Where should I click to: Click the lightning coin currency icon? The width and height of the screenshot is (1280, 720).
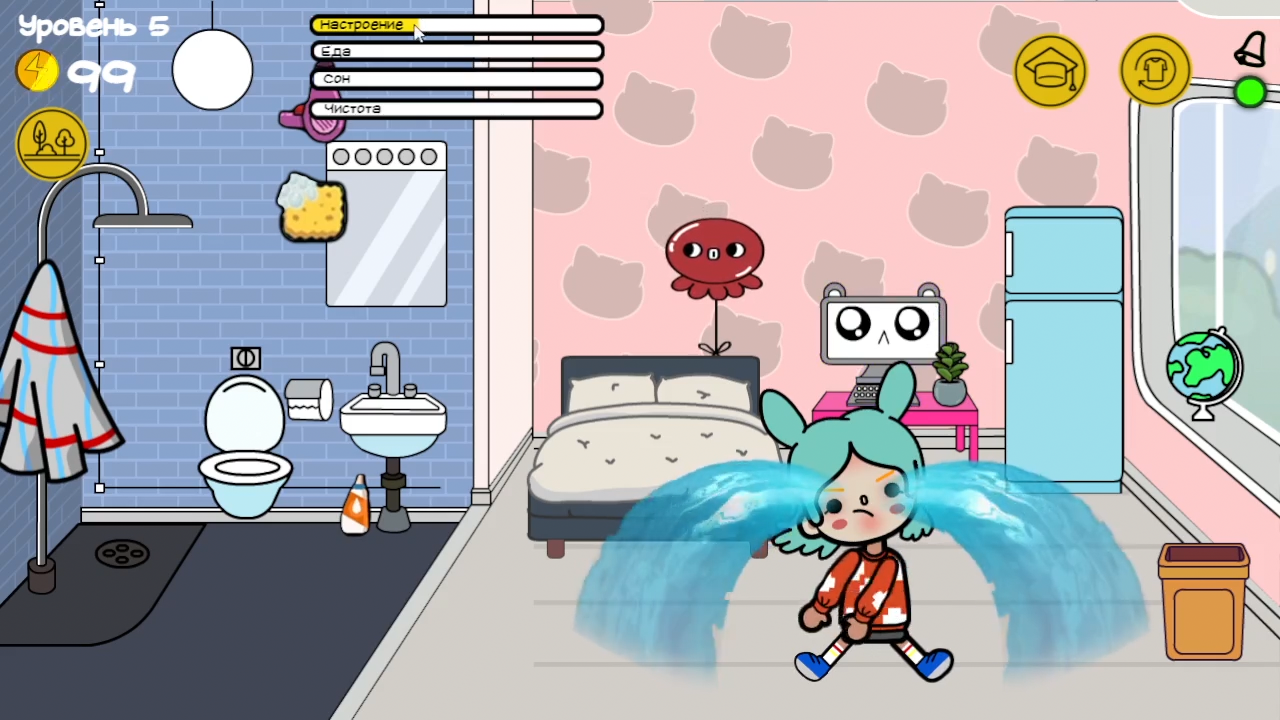pyautogui.click(x=37, y=70)
